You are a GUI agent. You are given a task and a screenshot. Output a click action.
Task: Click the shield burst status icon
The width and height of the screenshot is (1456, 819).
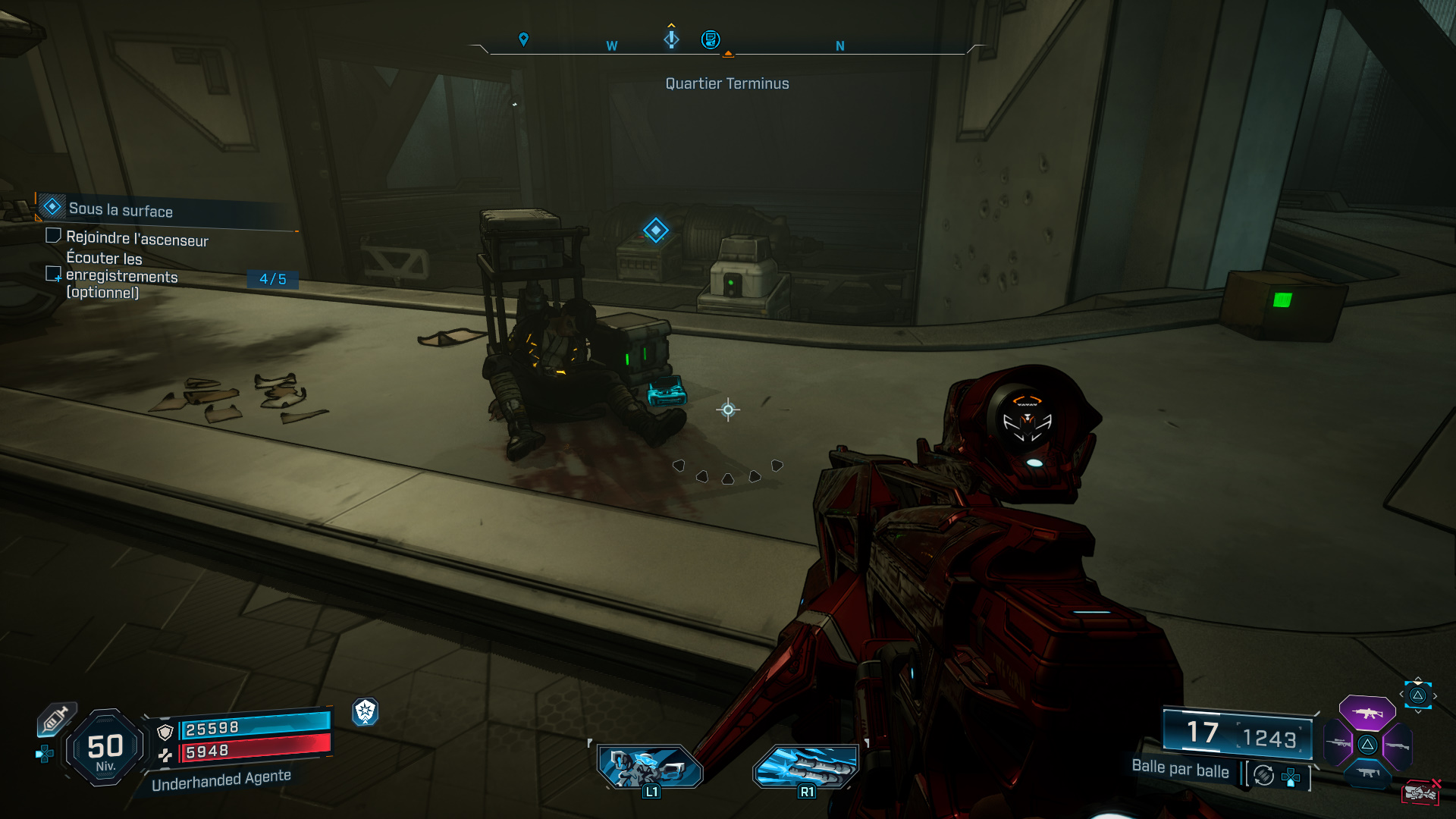(x=366, y=711)
